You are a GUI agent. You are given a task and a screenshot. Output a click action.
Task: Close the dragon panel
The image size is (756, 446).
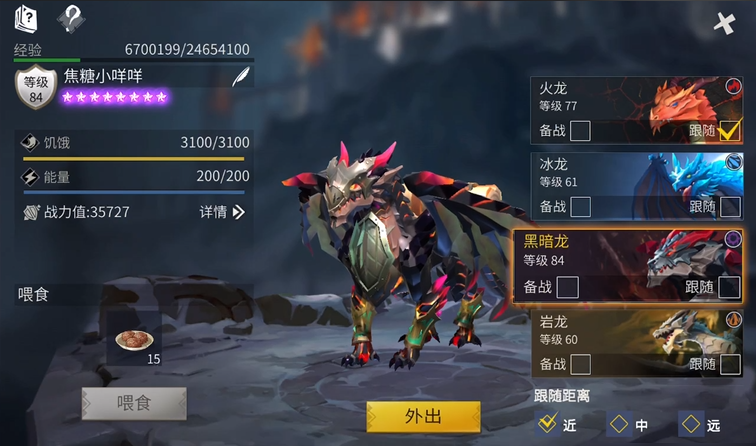tap(726, 23)
